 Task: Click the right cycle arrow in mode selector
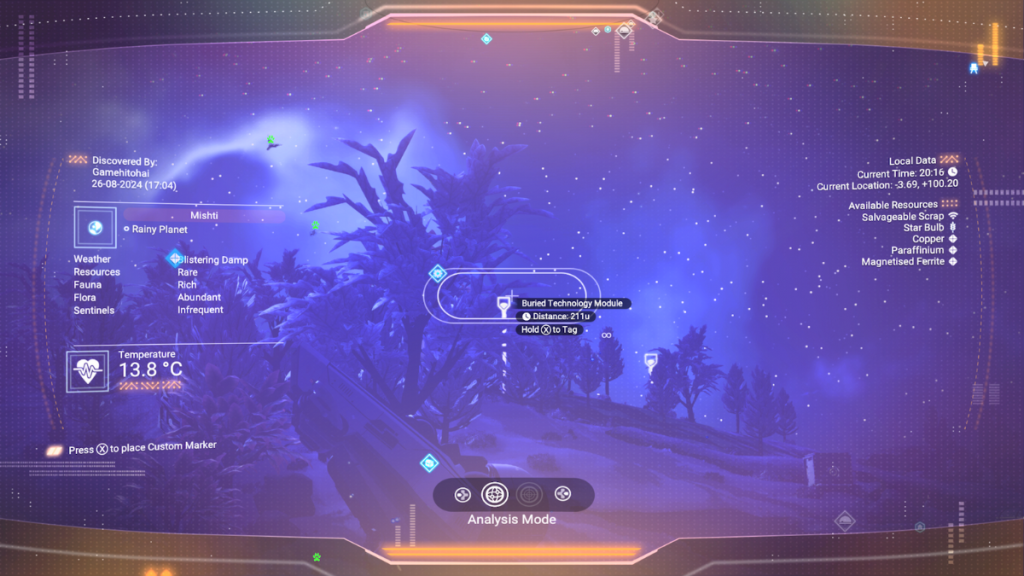[x=563, y=494]
